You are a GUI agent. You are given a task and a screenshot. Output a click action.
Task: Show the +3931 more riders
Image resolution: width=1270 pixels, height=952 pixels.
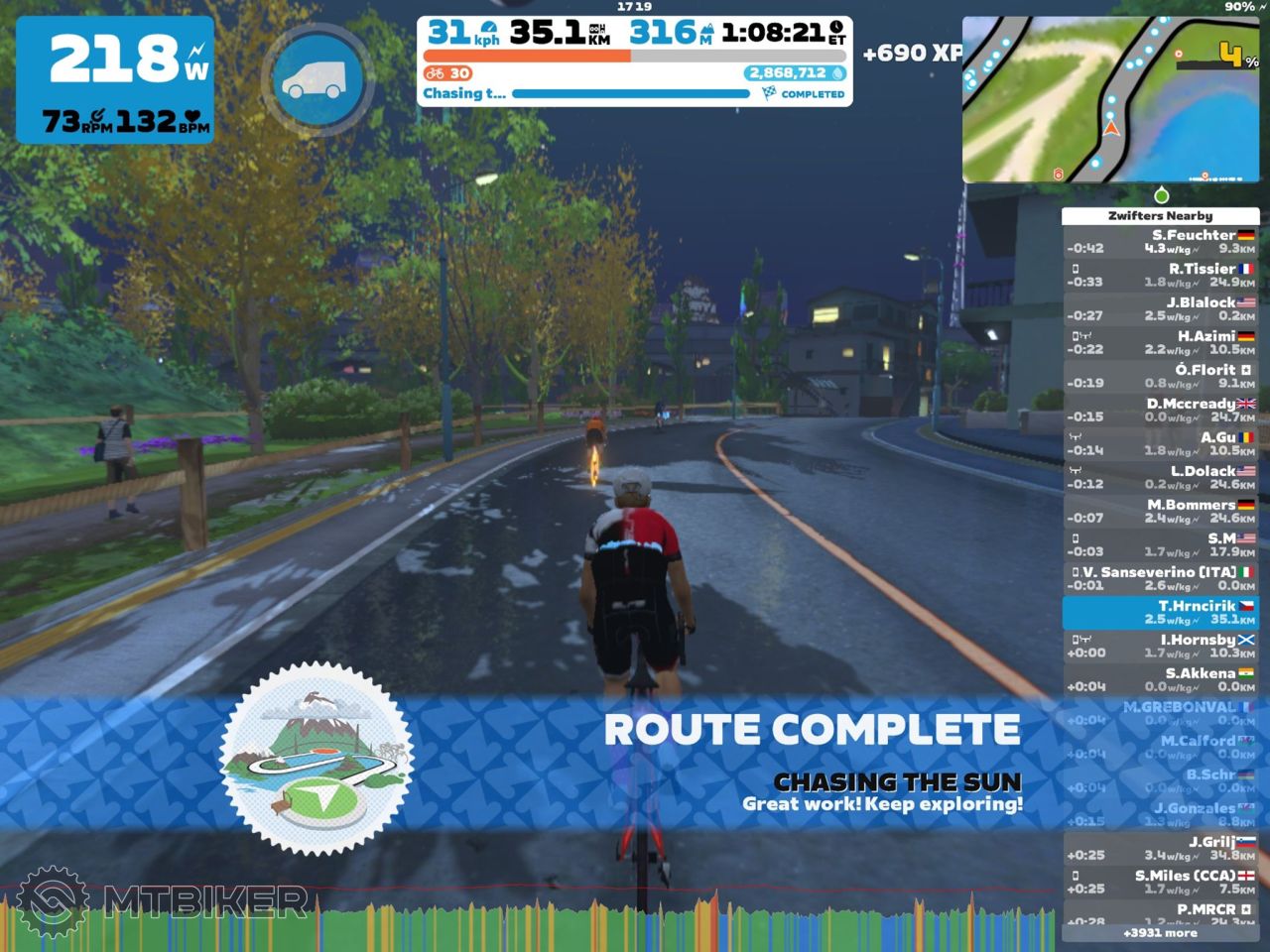[x=1160, y=933]
